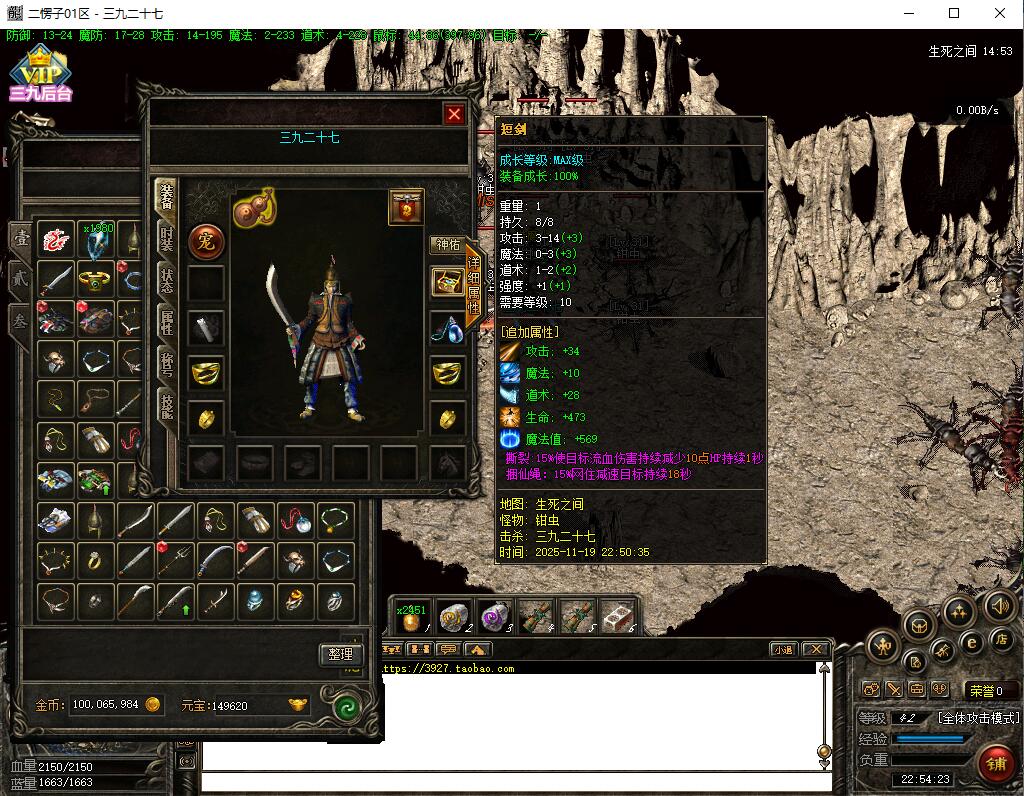Maximize the game window
This screenshot has width=1024, height=796.
954,14
